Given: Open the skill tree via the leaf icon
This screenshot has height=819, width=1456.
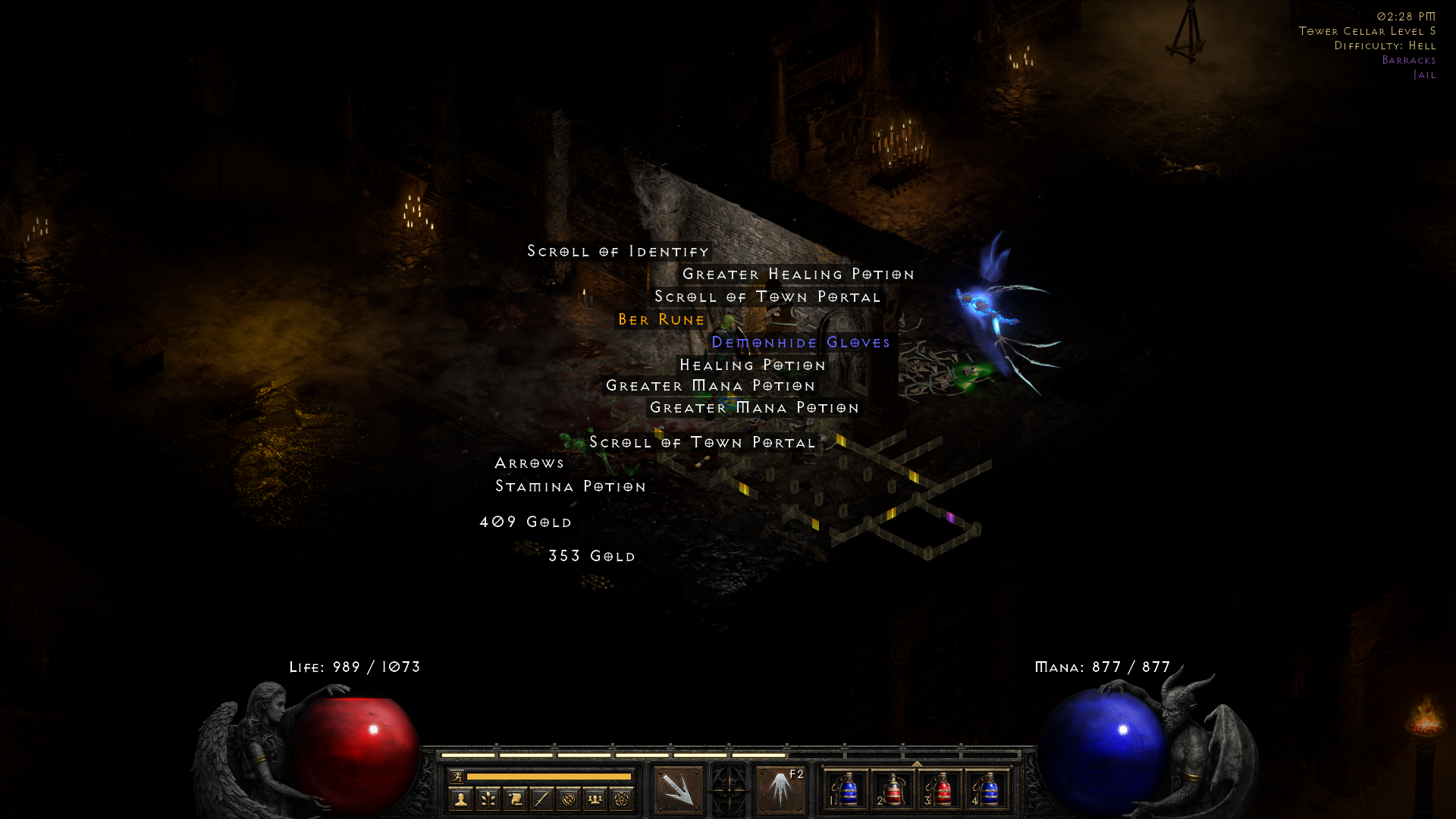Looking at the screenshot, I should pos(489,799).
